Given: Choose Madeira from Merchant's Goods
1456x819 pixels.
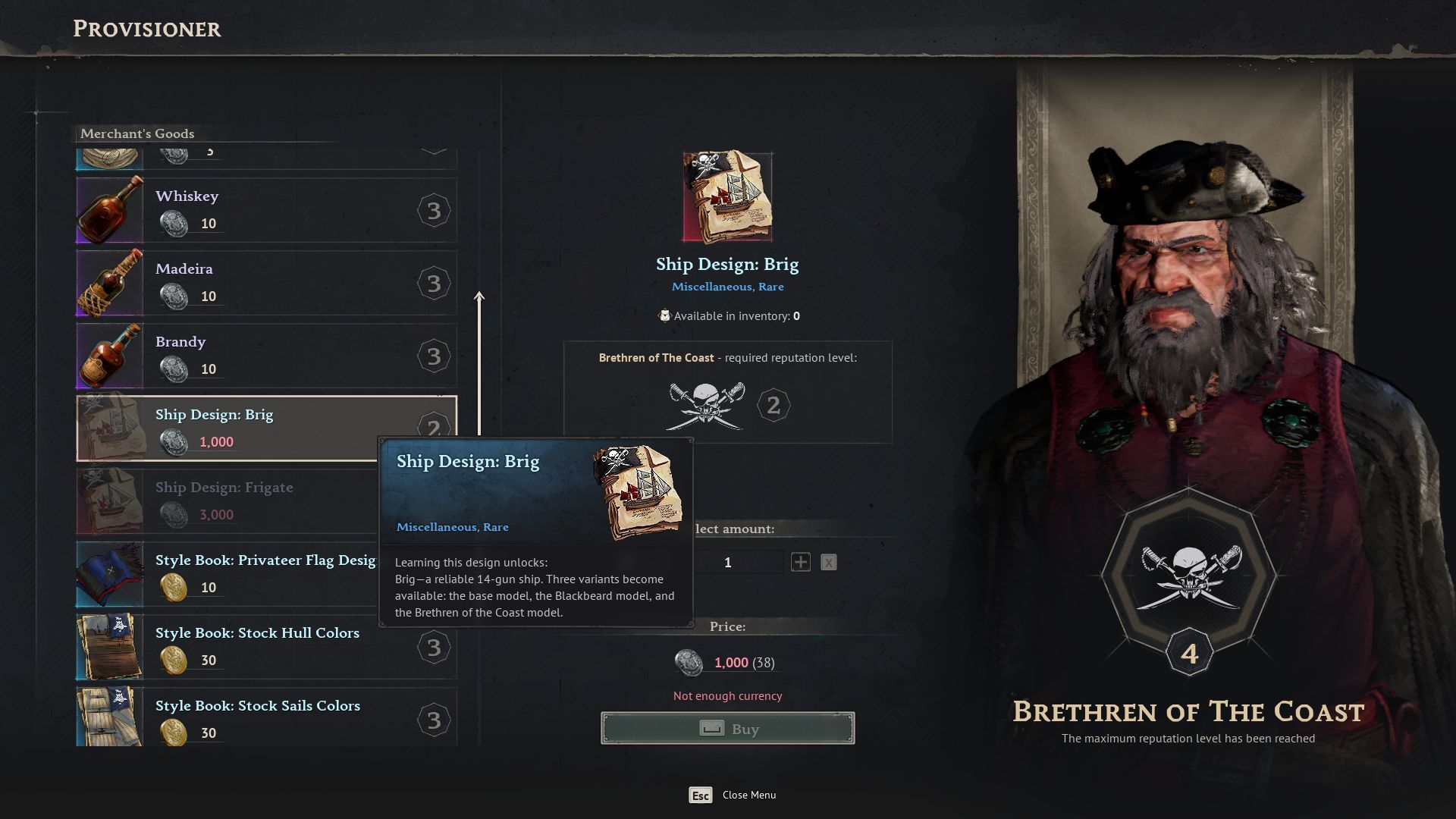Looking at the screenshot, I should point(265,283).
